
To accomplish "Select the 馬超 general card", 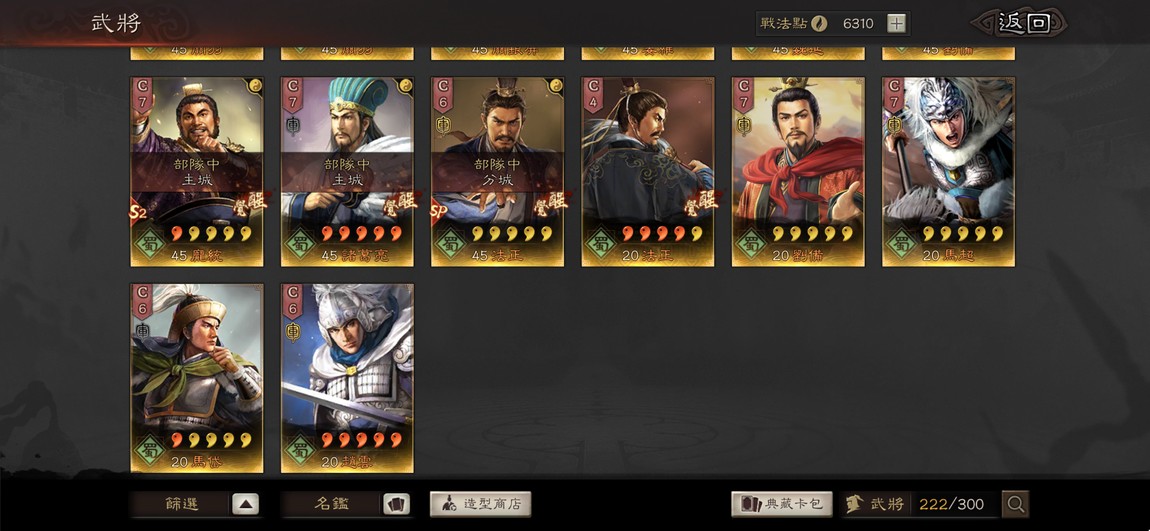I will coord(948,172).
